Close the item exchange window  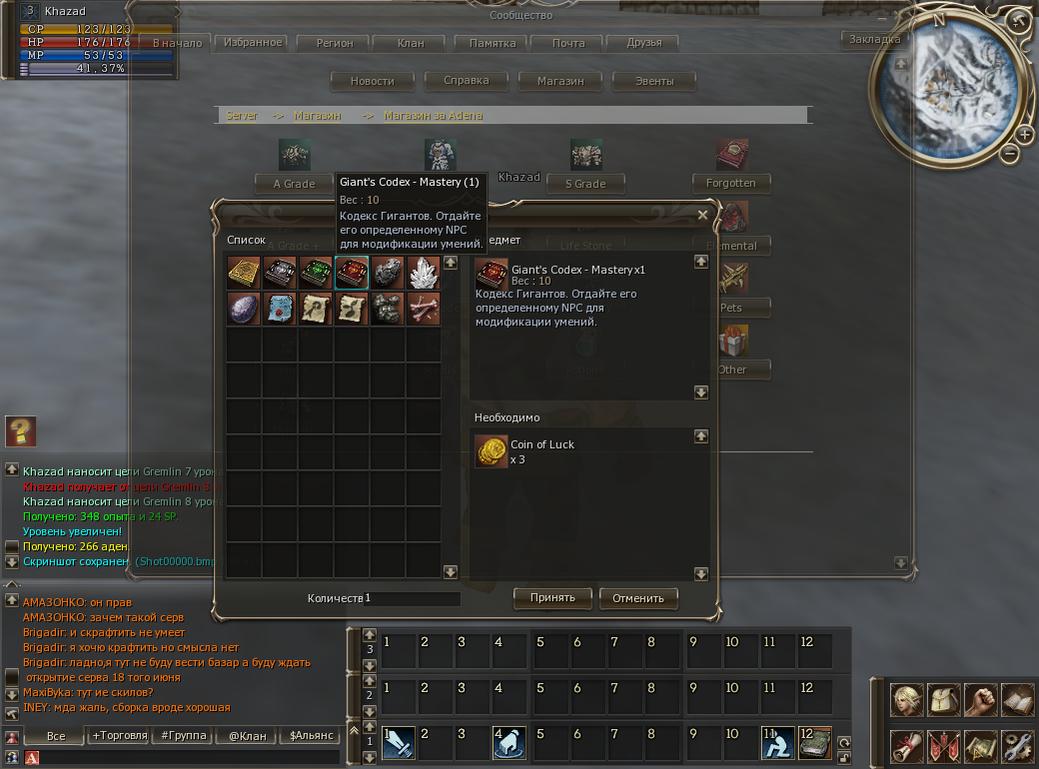[x=702, y=215]
